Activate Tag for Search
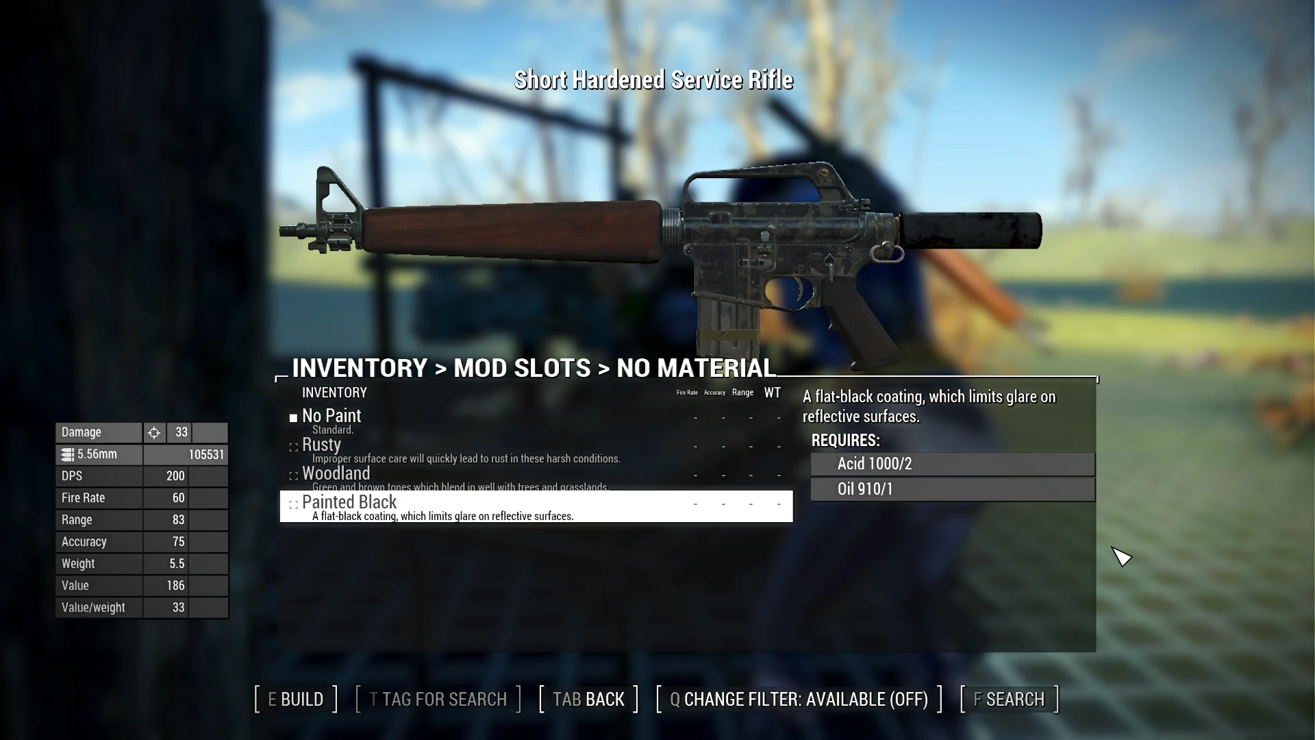The image size is (1315, 740). click(438, 699)
